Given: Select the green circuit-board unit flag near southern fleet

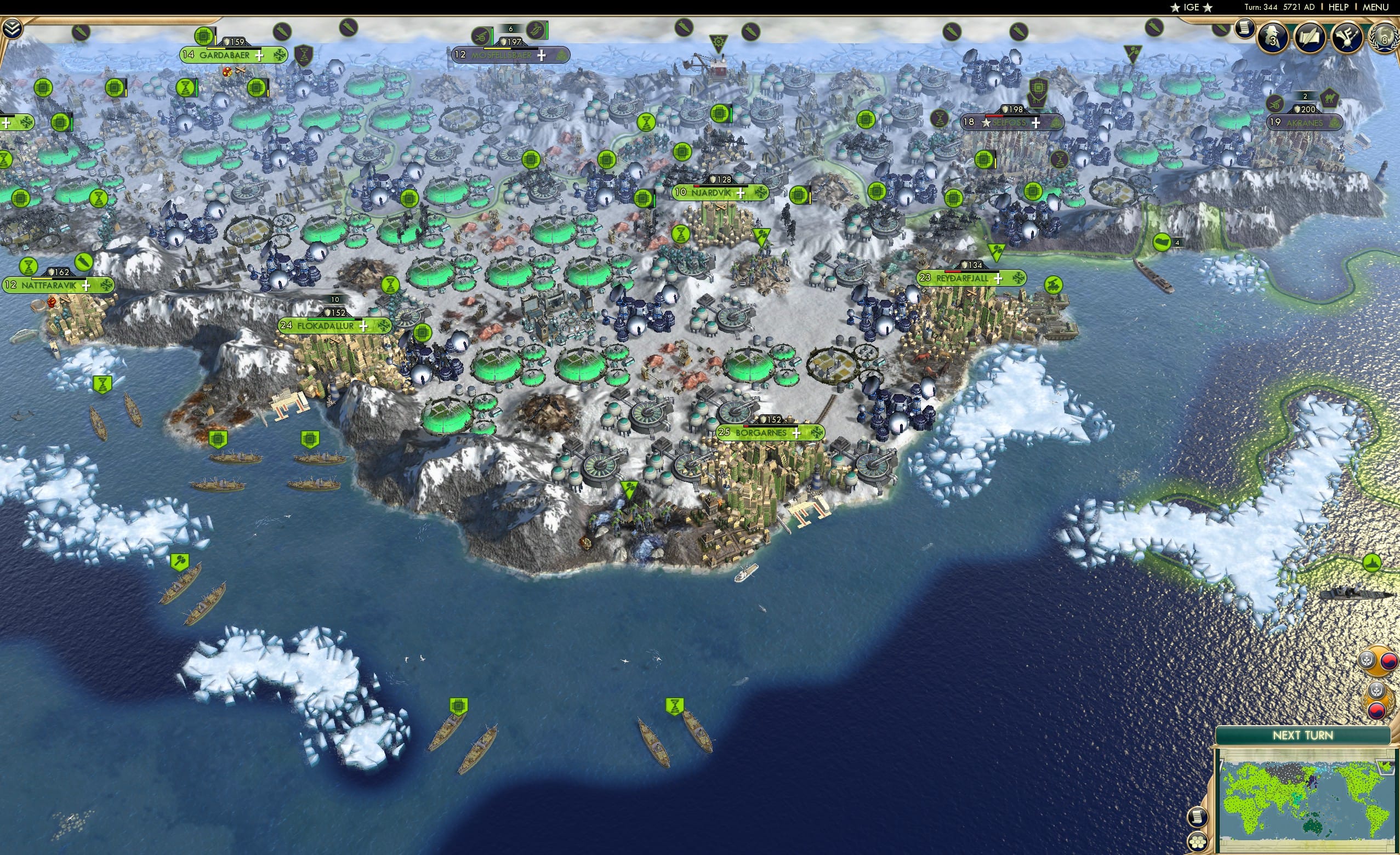Looking at the screenshot, I should click(x=459, y=705).
